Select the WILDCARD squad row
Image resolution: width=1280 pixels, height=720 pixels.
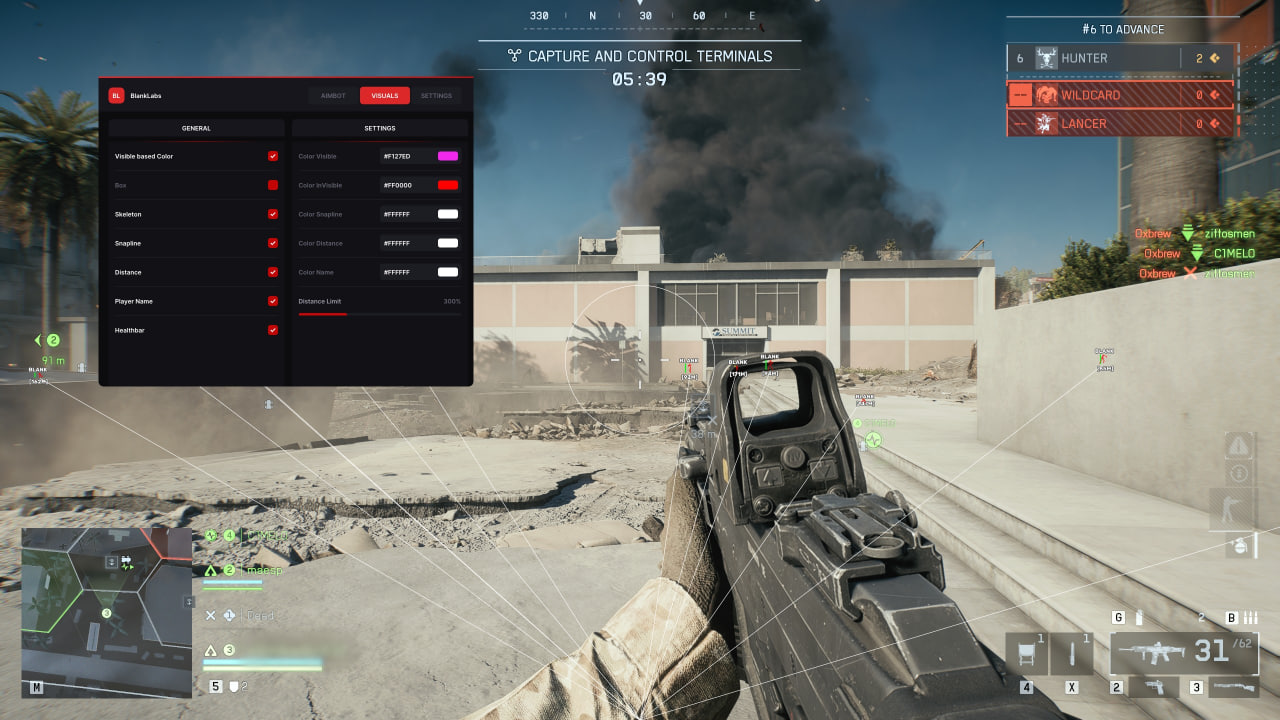point(1121,95)
